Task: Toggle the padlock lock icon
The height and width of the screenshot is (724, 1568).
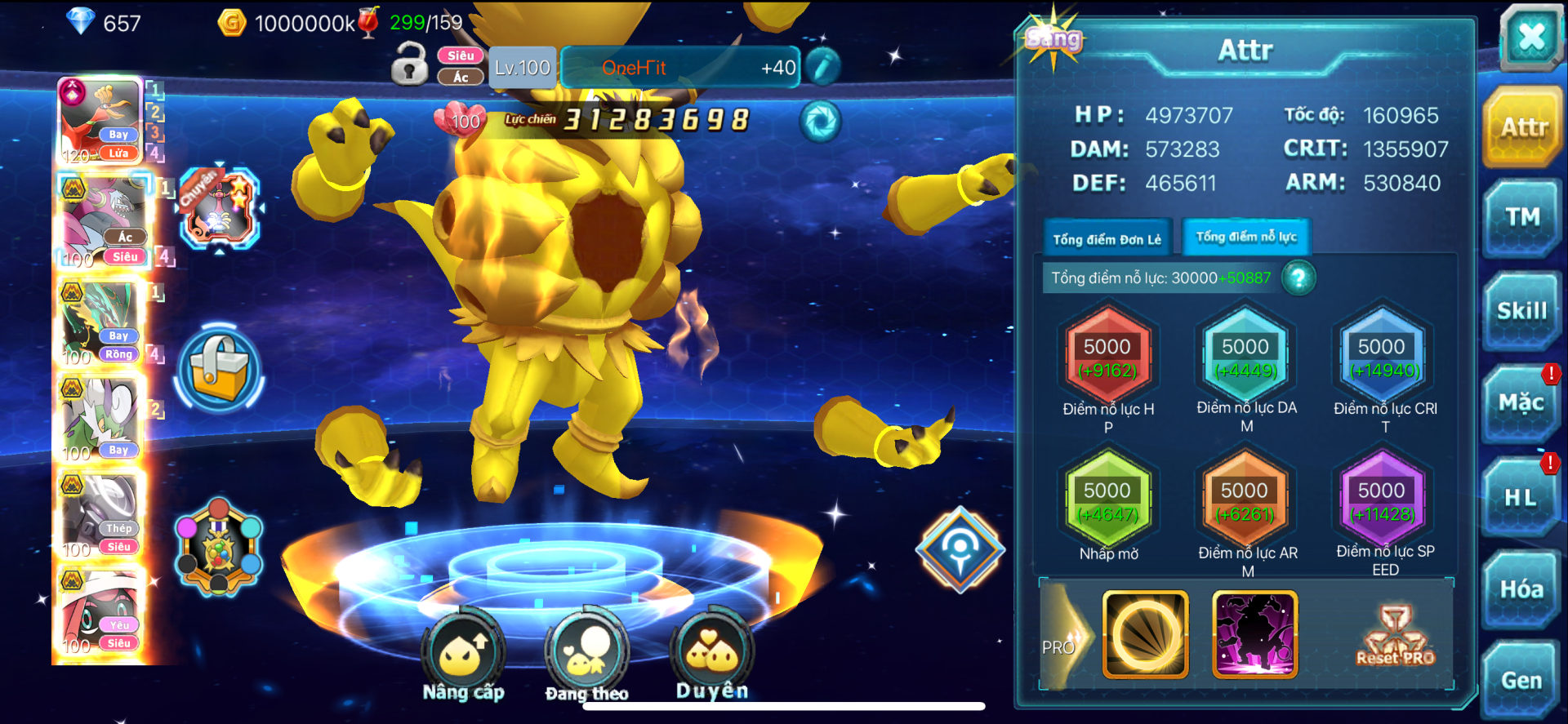Action: (x=409, y=65)
